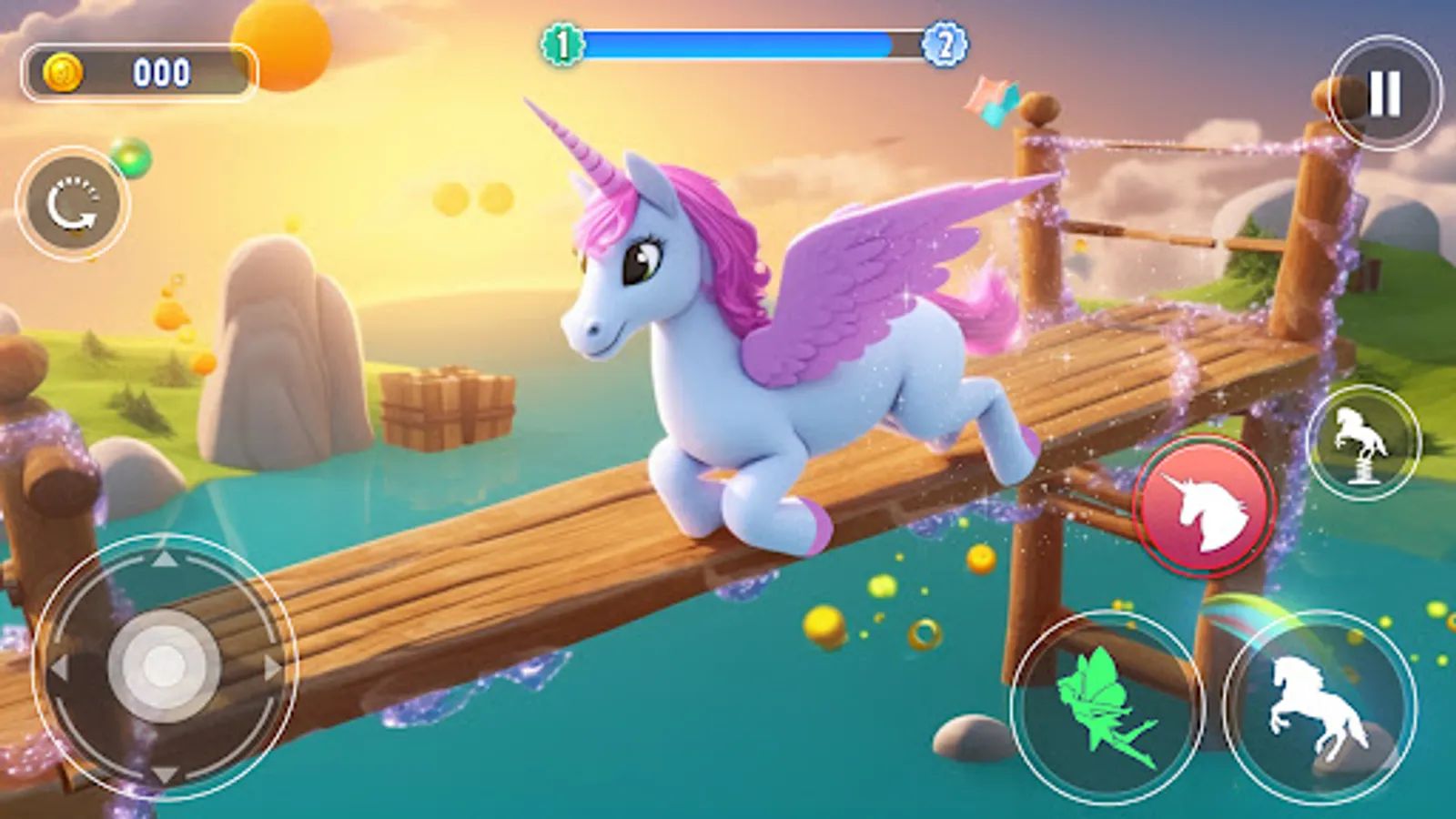Tap the wooden crate on the left hillside
This screenshot has width=1456, height=819.
click(449, 409)
